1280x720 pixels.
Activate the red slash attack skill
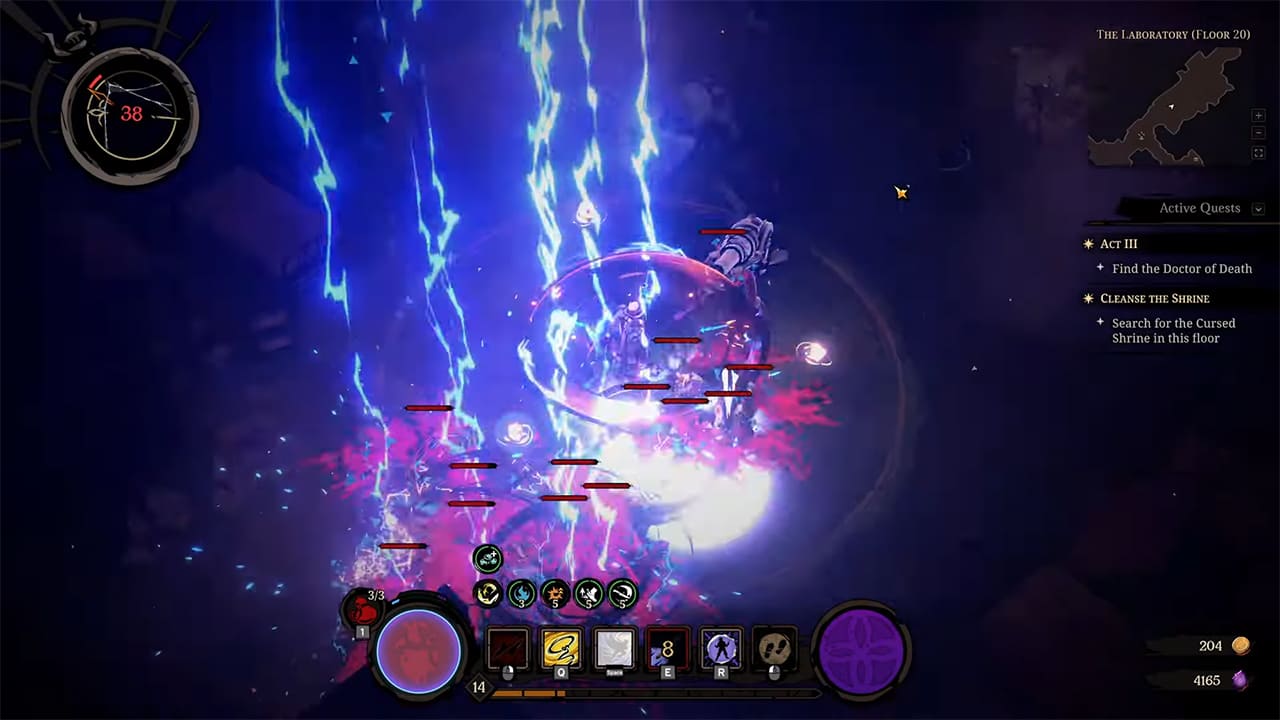(507, 648)
